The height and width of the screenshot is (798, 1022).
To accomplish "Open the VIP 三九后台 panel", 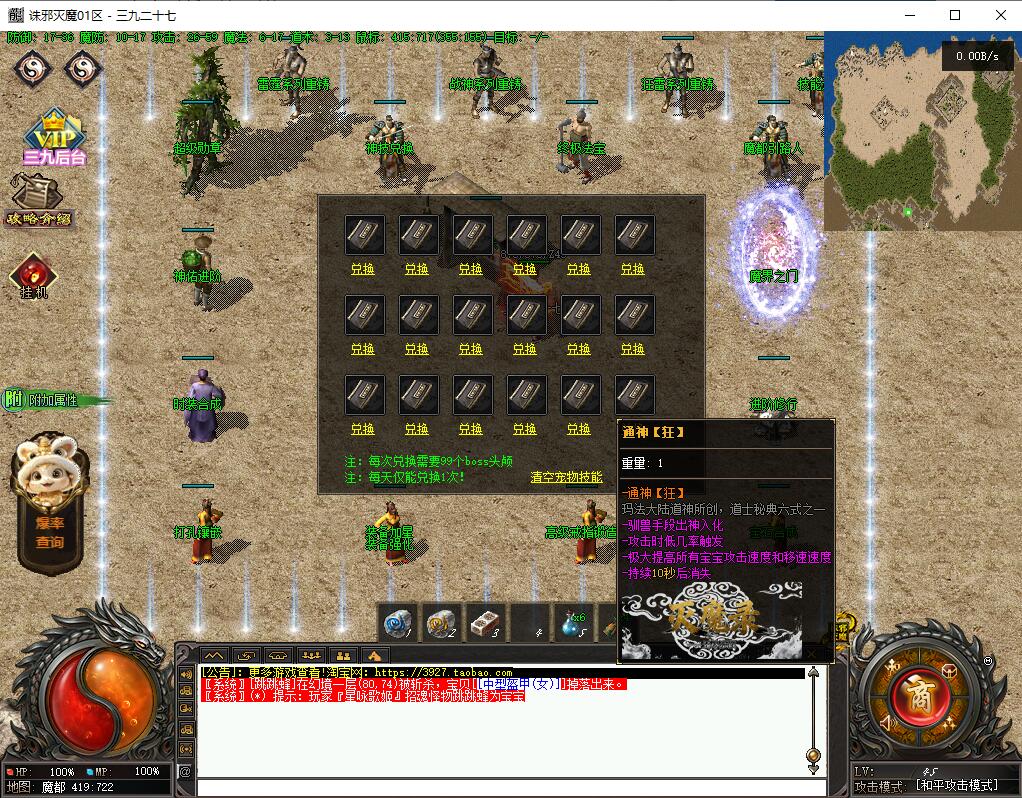I will (55, 137).
